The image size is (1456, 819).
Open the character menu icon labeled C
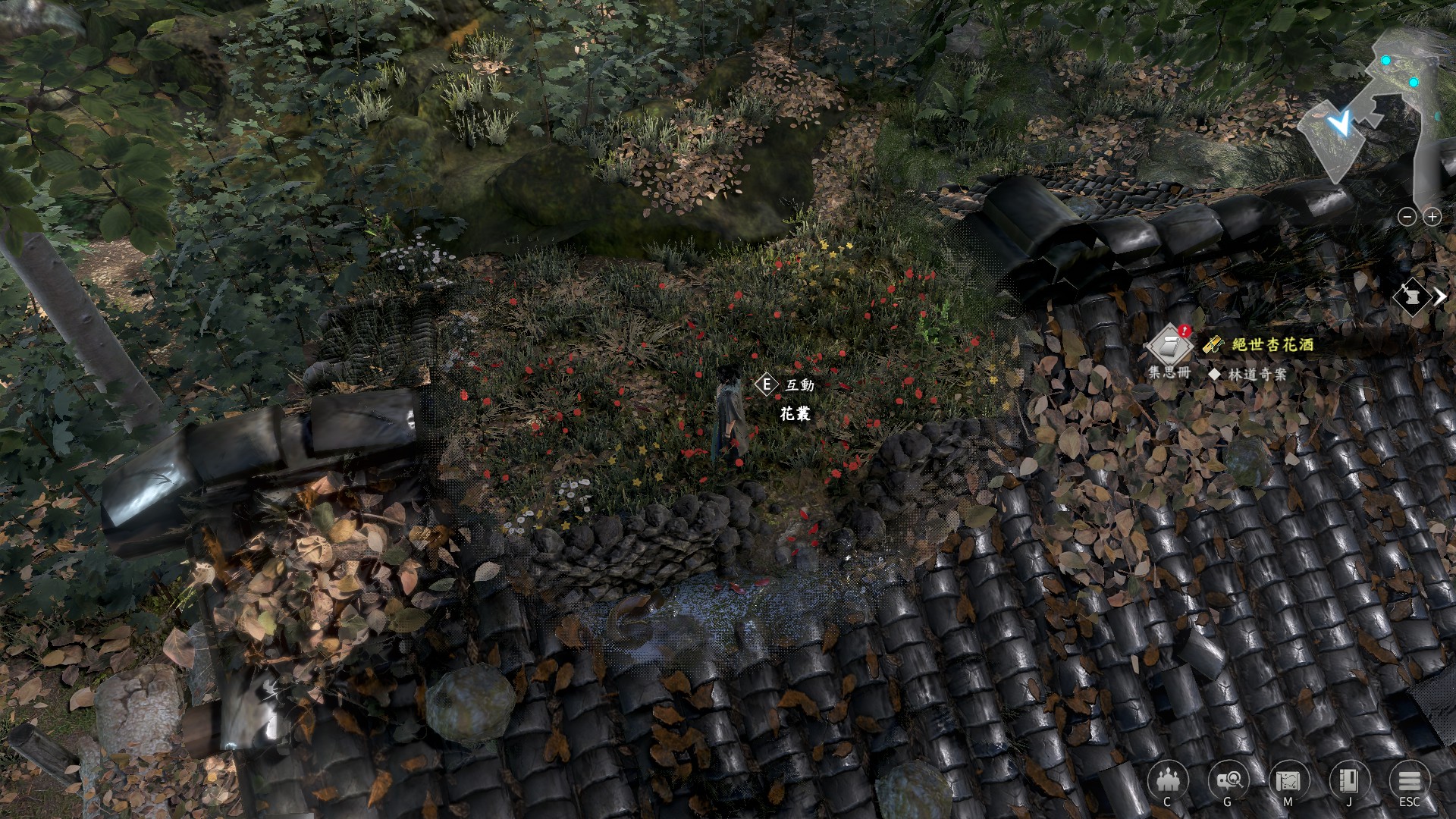[x=1167, y=780]
